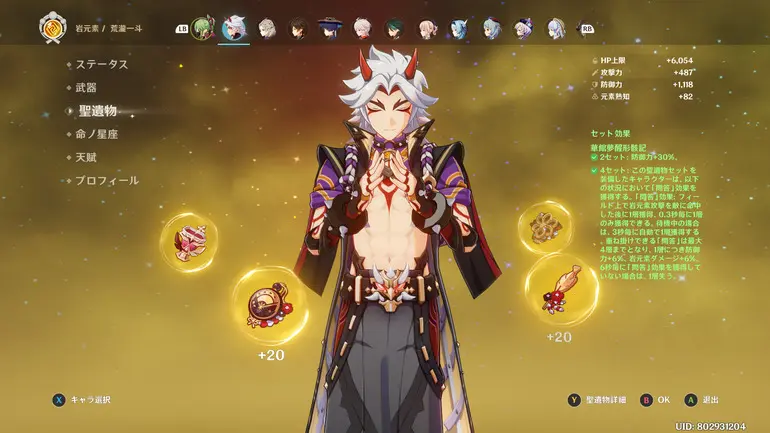Open the 命ノ星座 menu entry
This screenshot has width=770, height=433.
click(97, 134)
